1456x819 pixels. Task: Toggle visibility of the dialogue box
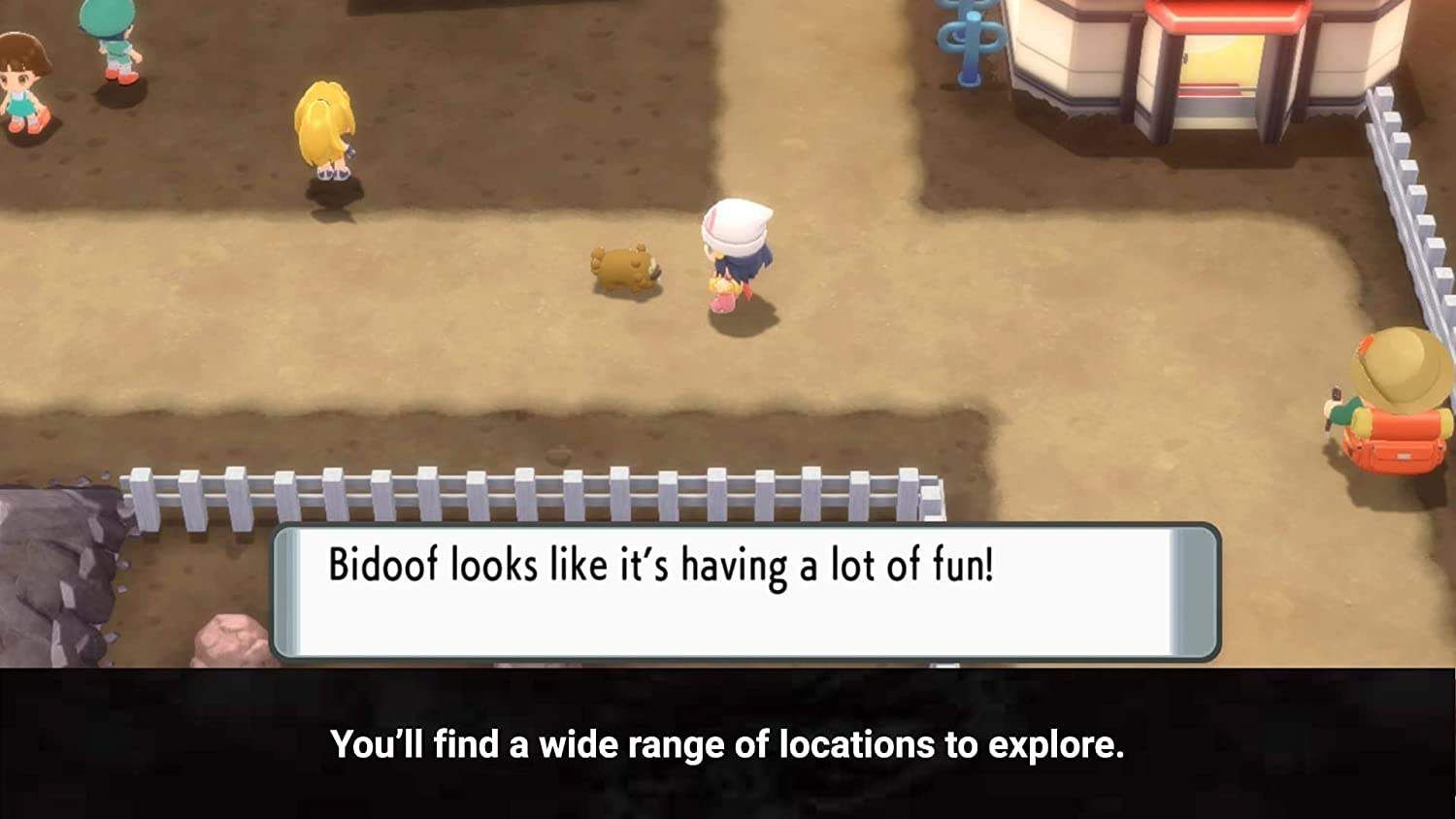point(747,587)
